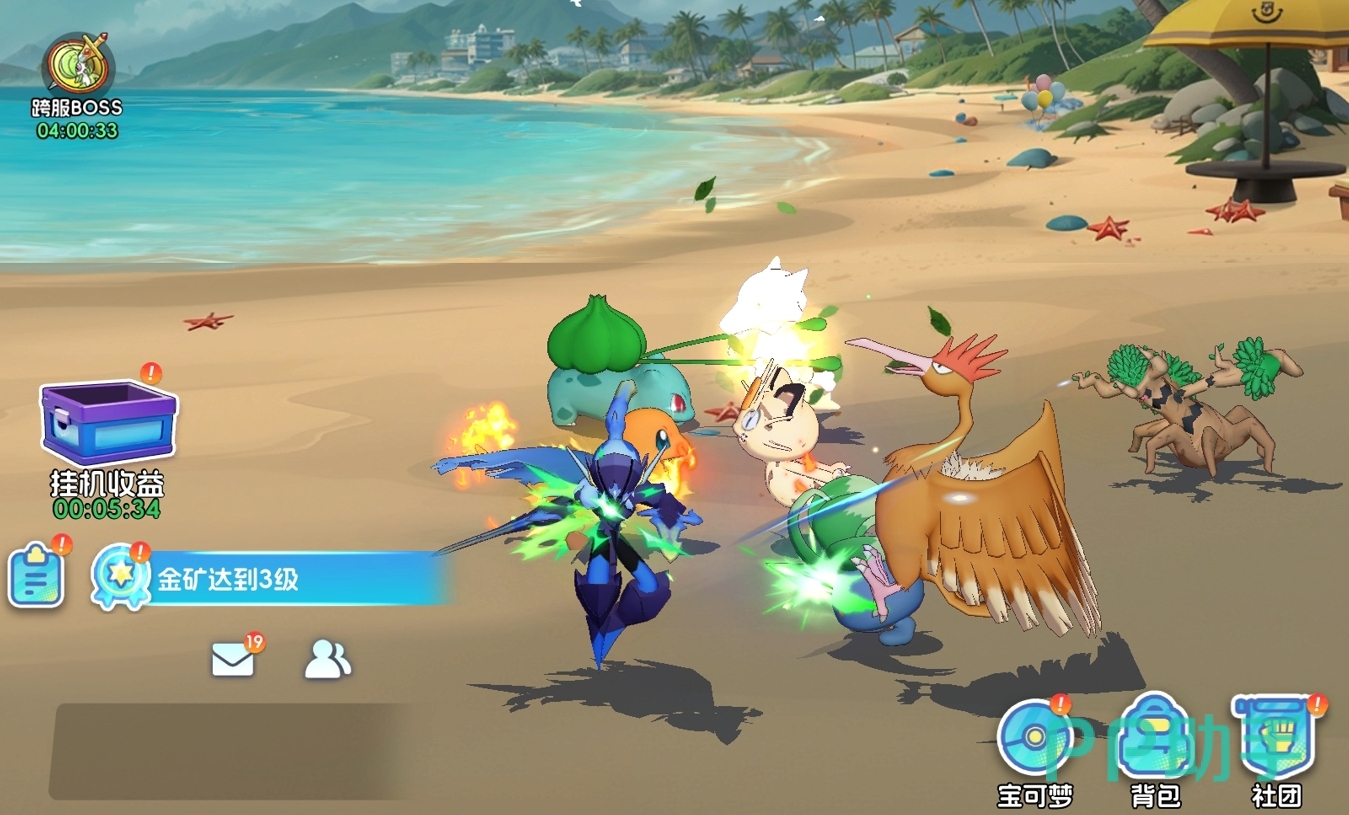1349x815 pixels.
Task: Show the friends list icon
Action: point(327,660)
